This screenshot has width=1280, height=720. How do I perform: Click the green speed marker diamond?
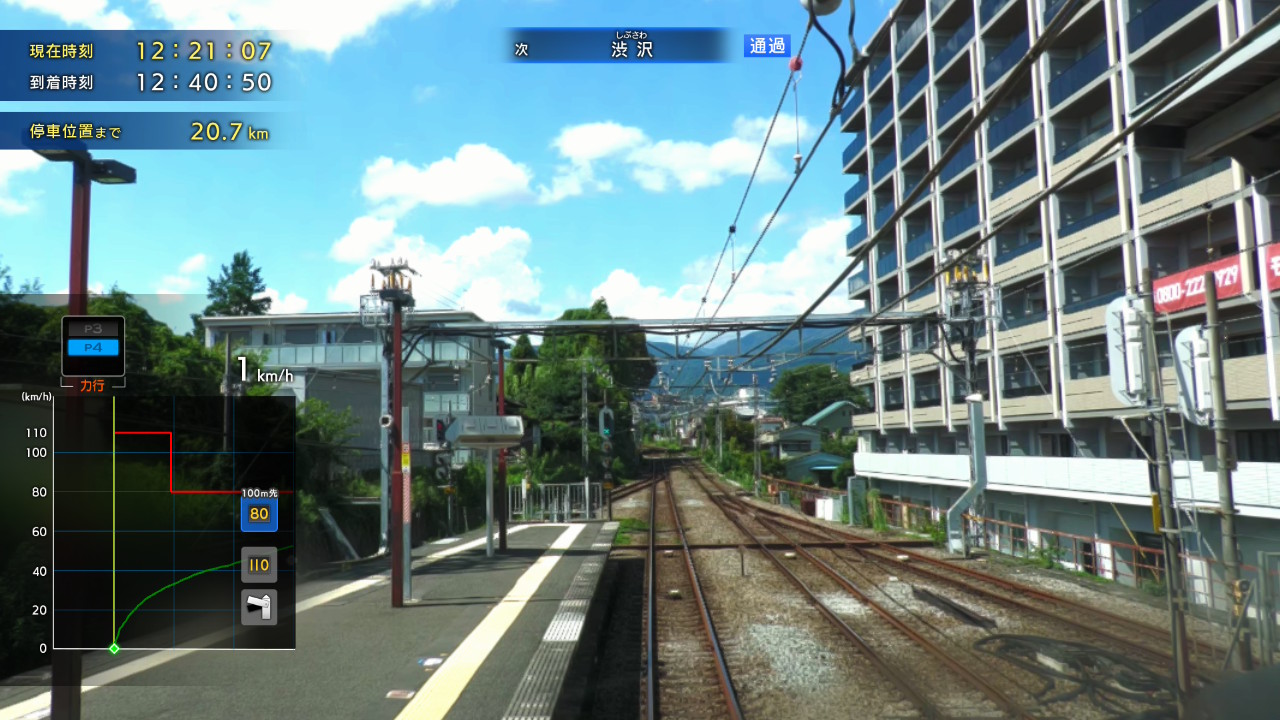point(113,647)
